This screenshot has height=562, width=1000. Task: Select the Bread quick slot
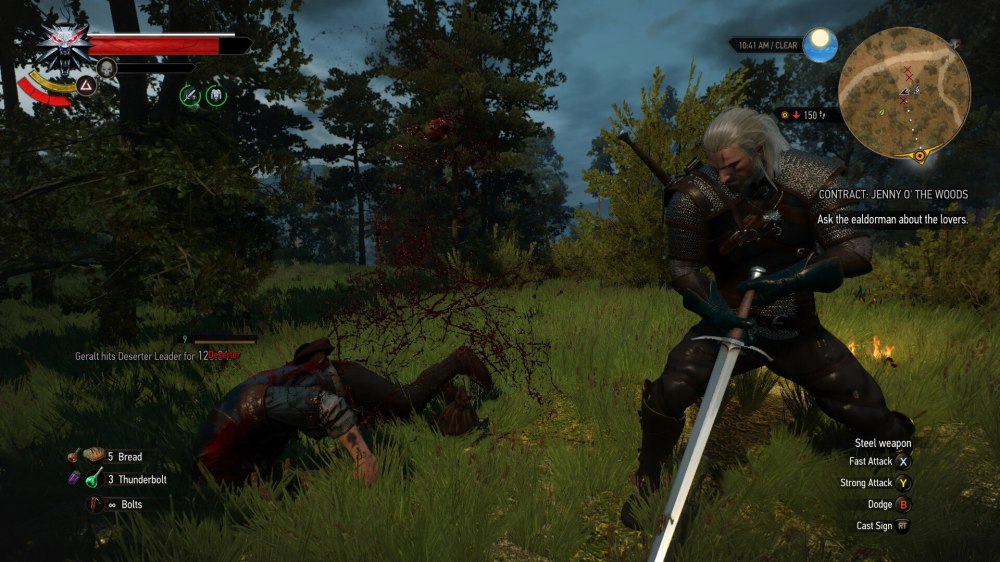95,456
